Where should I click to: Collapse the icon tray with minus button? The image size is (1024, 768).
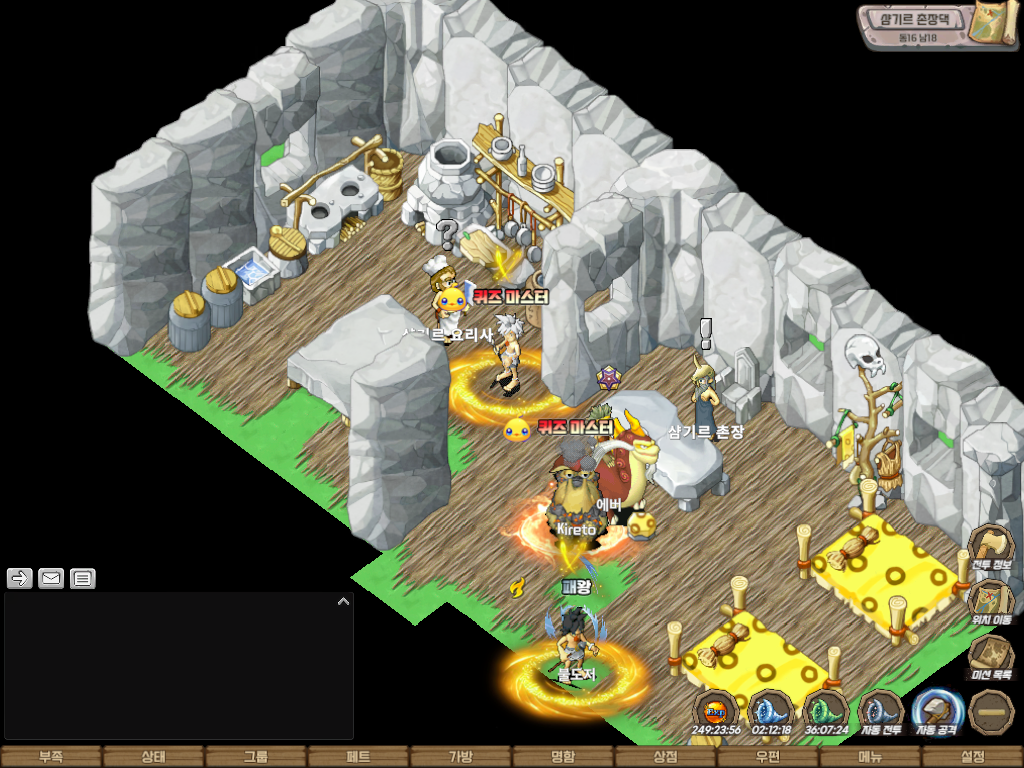(x=992, y=712)
